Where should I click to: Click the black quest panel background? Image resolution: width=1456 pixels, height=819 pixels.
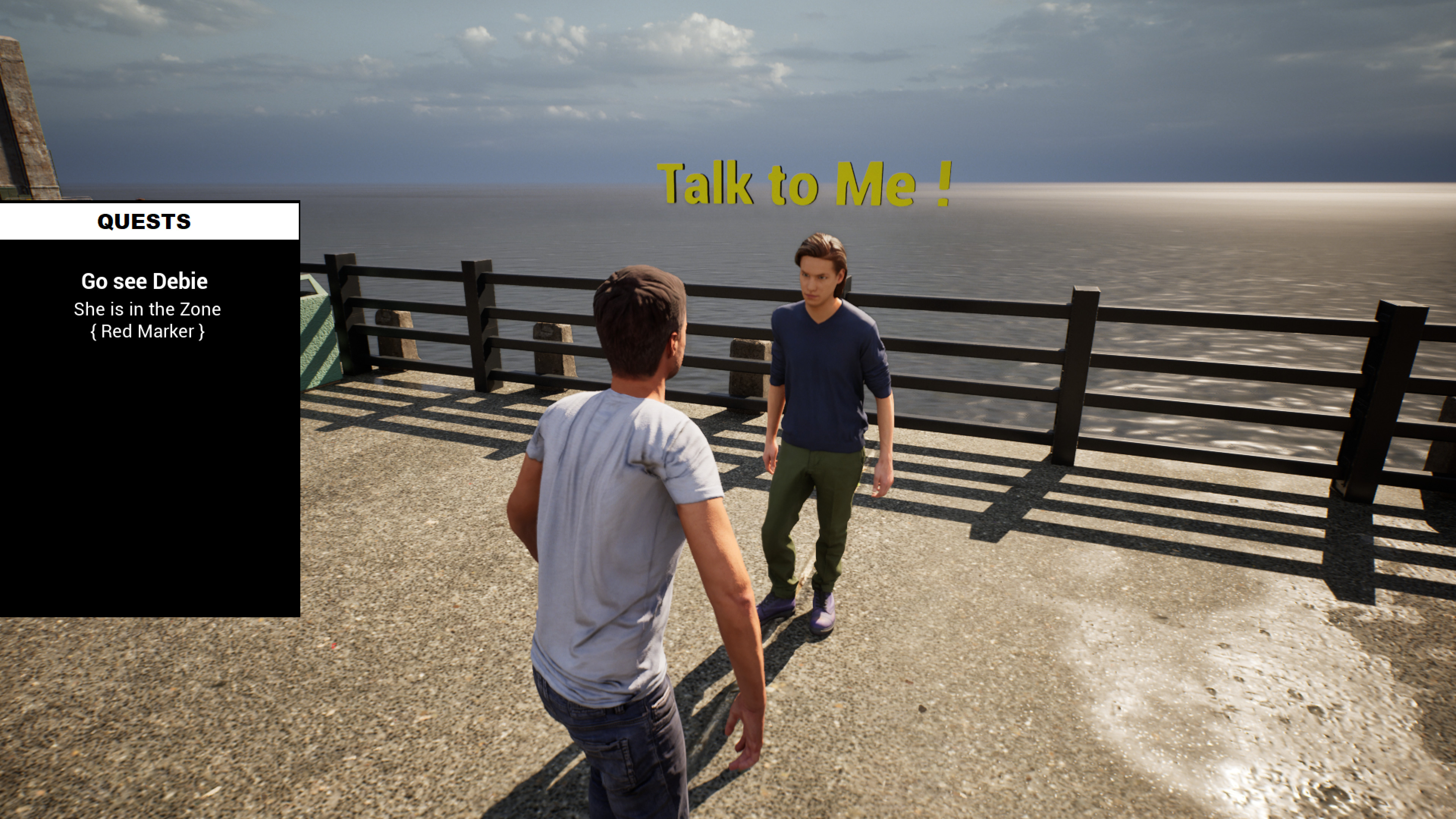tap(147, 480)
